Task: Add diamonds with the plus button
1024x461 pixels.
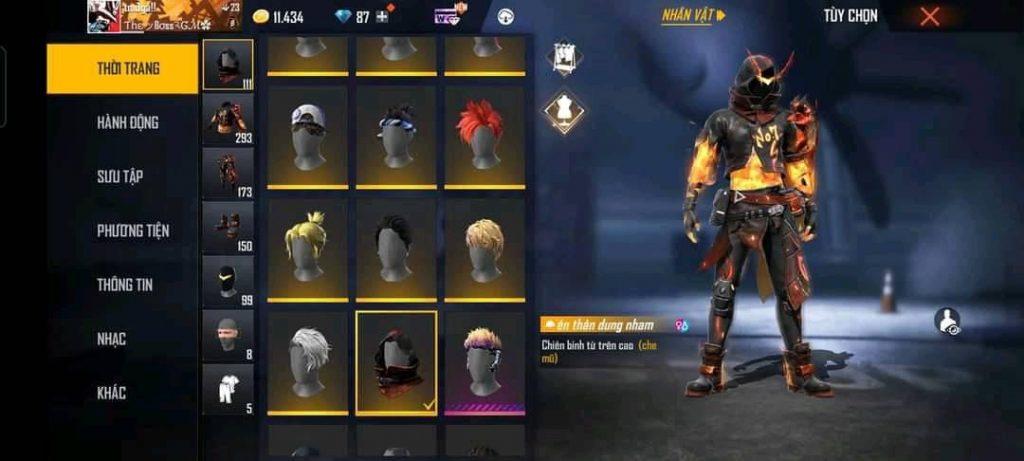Action: [x=383, y=17]
